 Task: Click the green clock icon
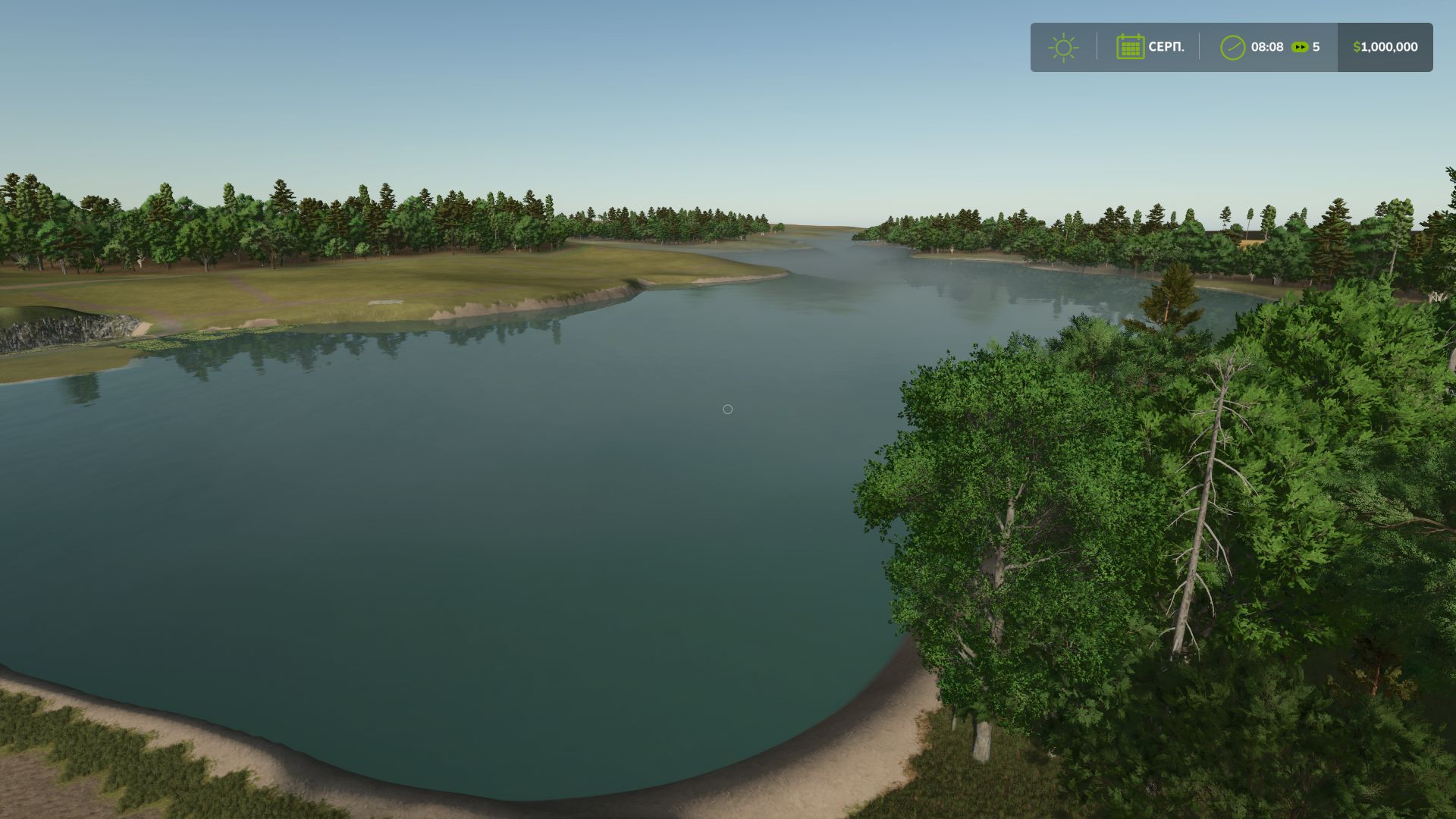(1232, 47)
